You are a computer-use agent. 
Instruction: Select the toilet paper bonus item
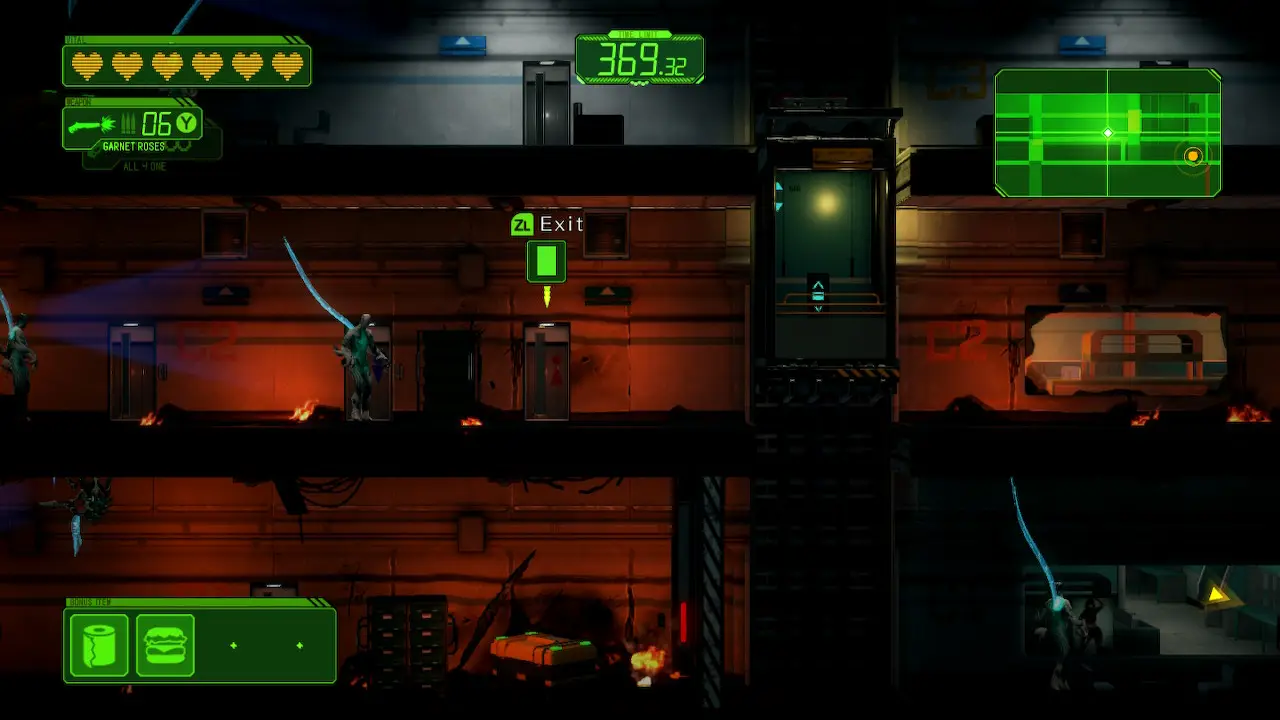pyautogui.click(x=99, y=646)
